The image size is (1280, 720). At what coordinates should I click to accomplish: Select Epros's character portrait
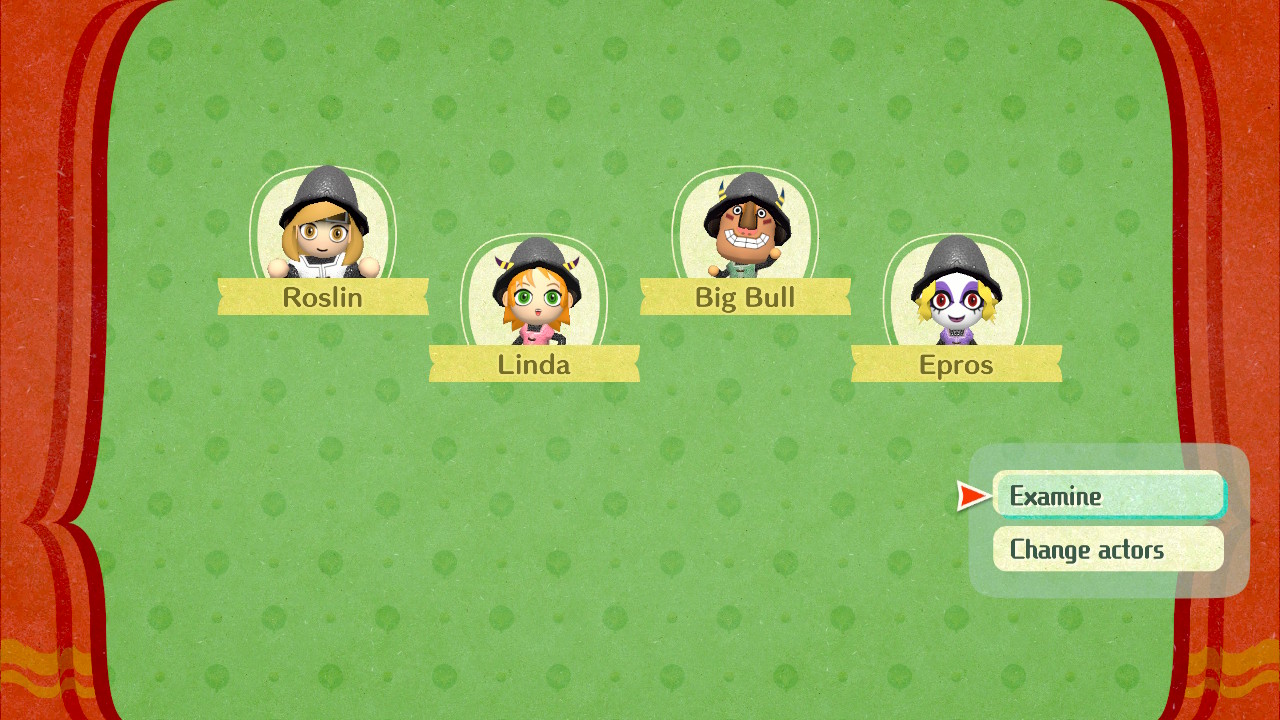tap(955, 295)
